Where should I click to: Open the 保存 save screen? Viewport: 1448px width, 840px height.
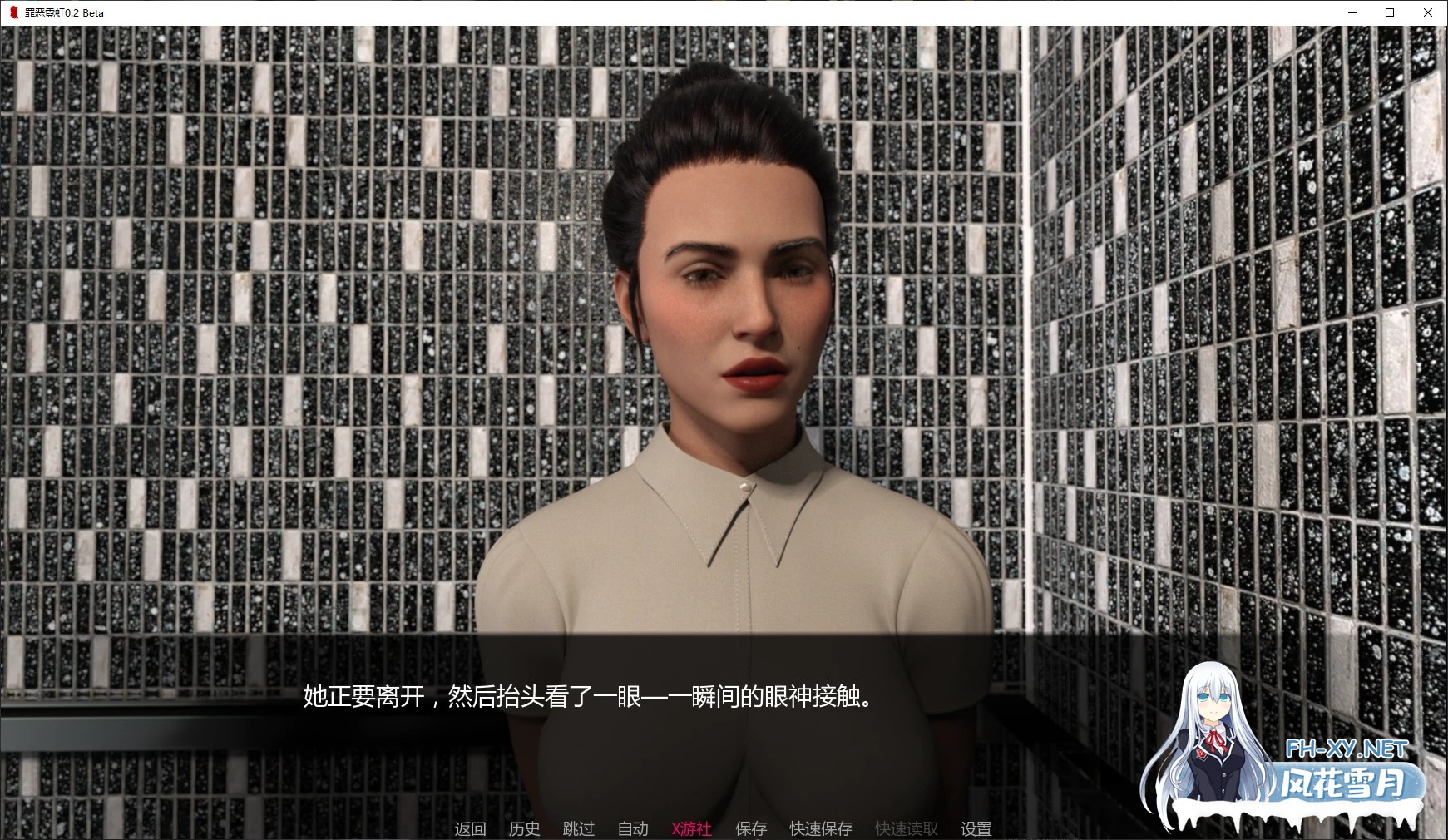[x=749, y=828]
